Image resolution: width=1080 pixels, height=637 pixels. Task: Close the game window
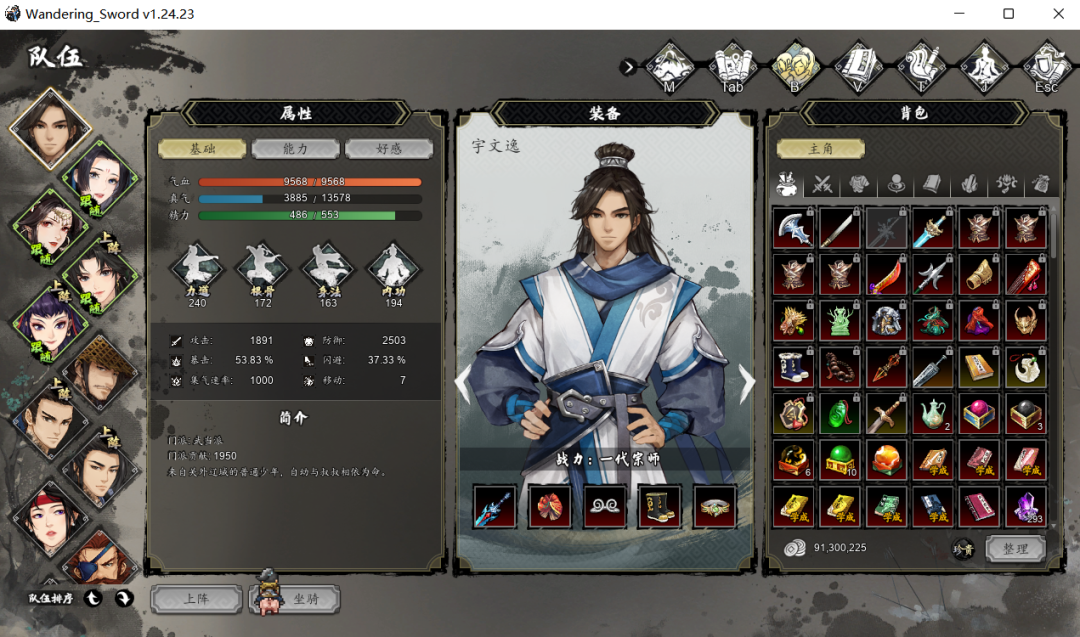[x=1059, y=14]
